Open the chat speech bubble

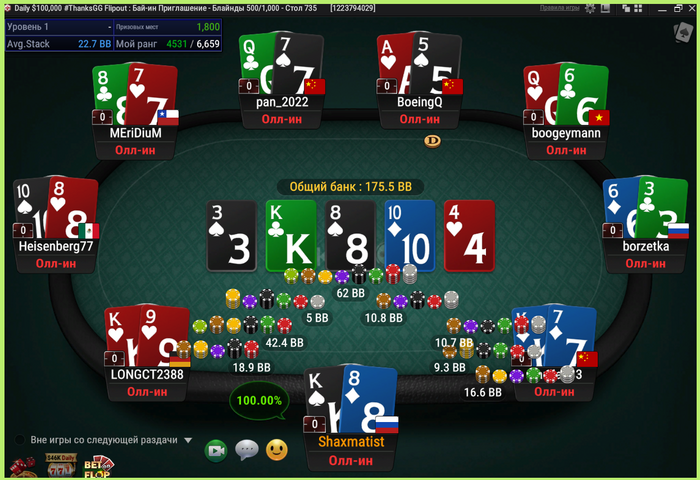(x=246, y=451)
